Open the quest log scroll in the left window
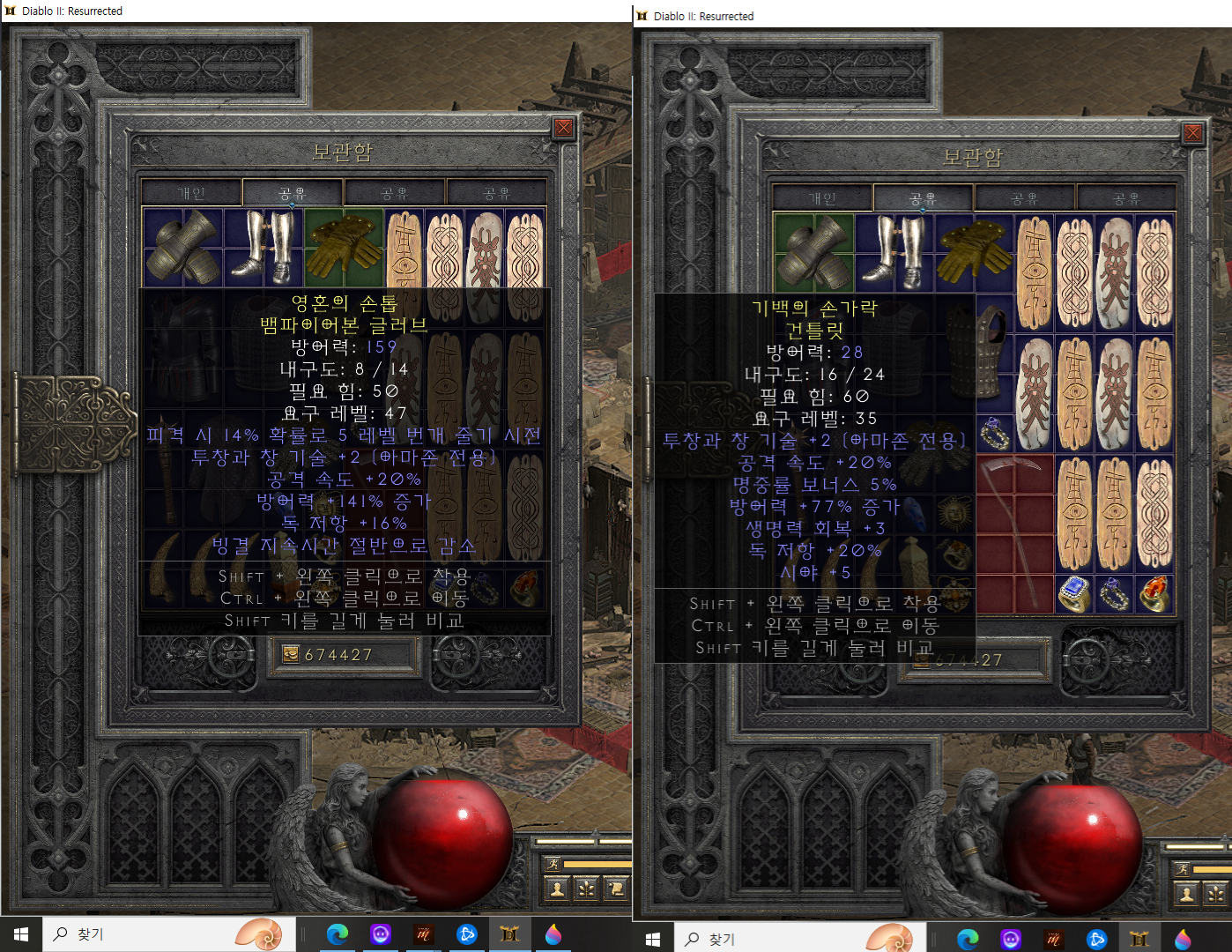This screenshot has height=952, width=1232. [616, 889]
